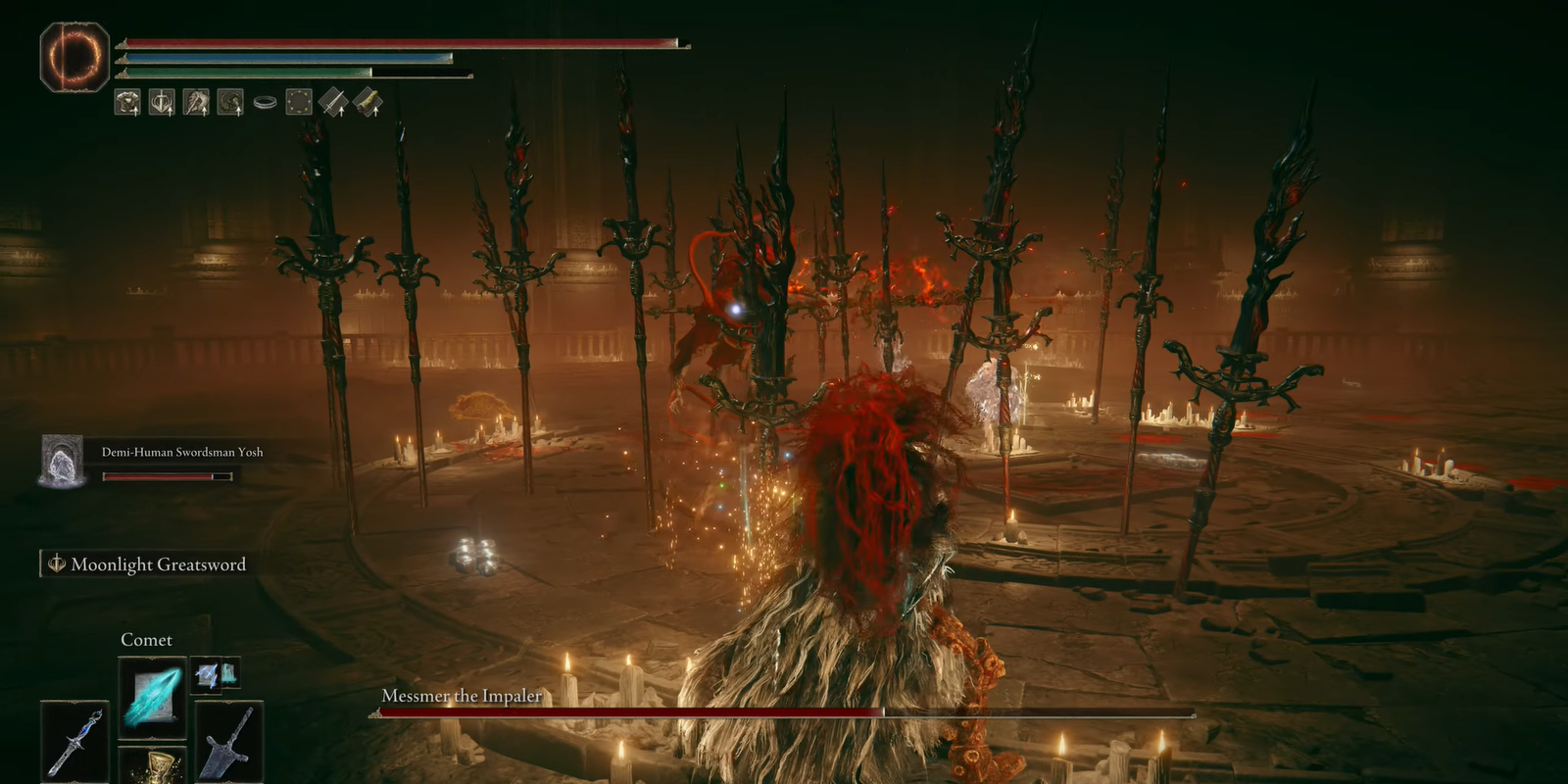Viewport: 1568px width, 784px height.
Task: Select the sorcery staff in the left-hand slot
Action: 75,740
